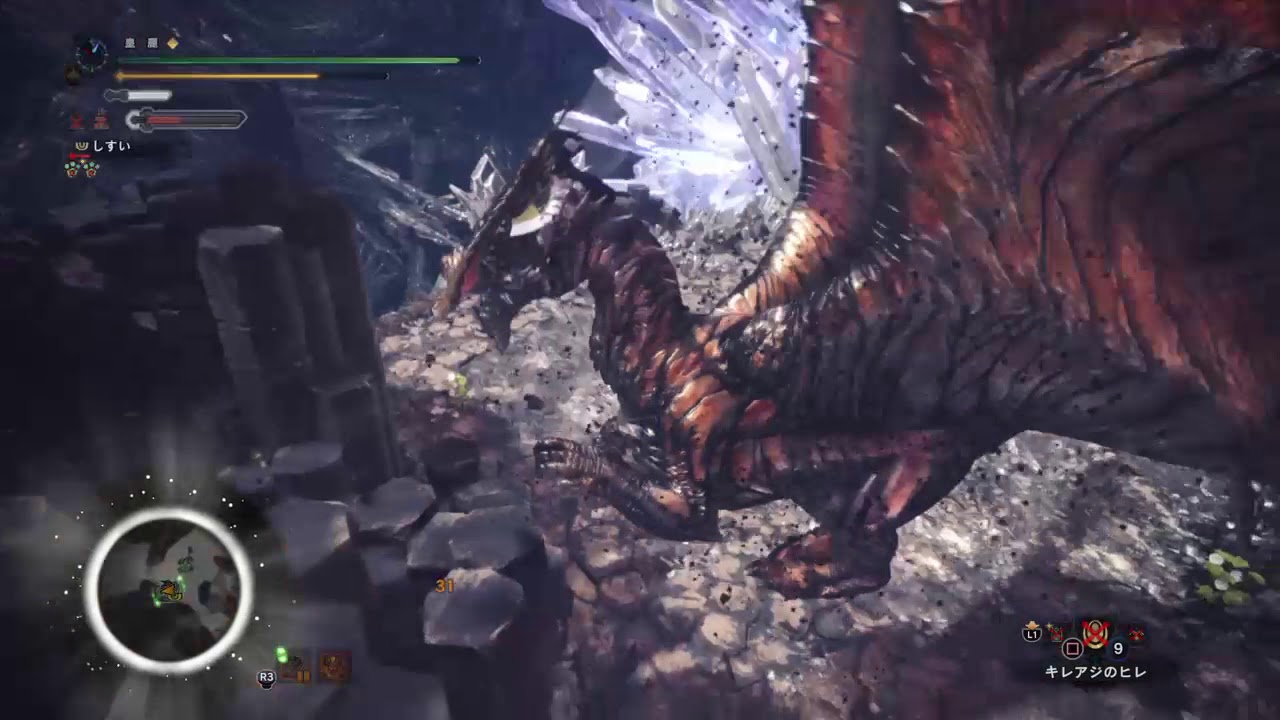Expand the item bar via the starred slinger icon
Viewport: 1280px width, 720px height.
pos(1056,632)
